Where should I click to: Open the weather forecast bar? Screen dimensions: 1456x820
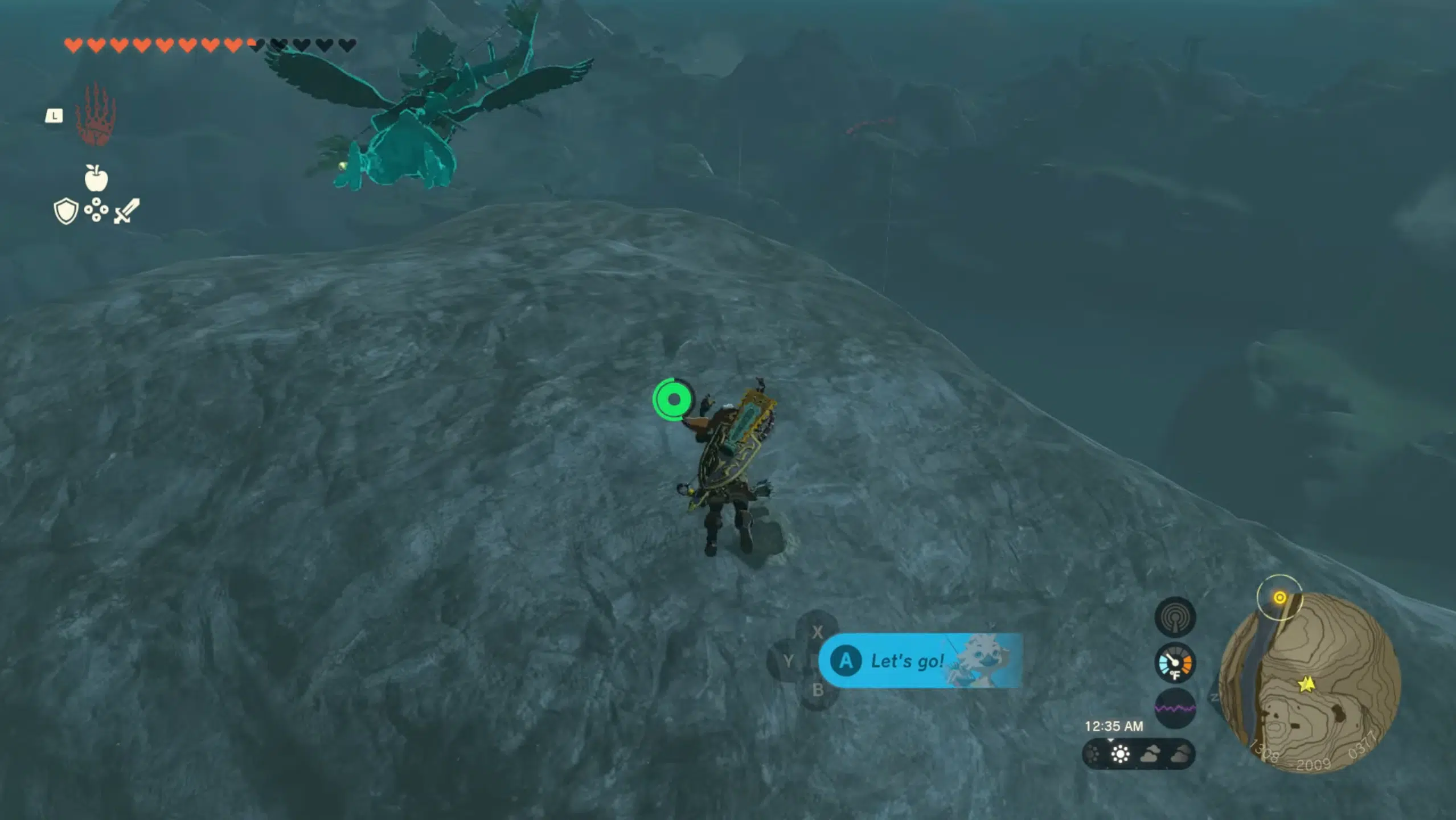pos(1138,755)
